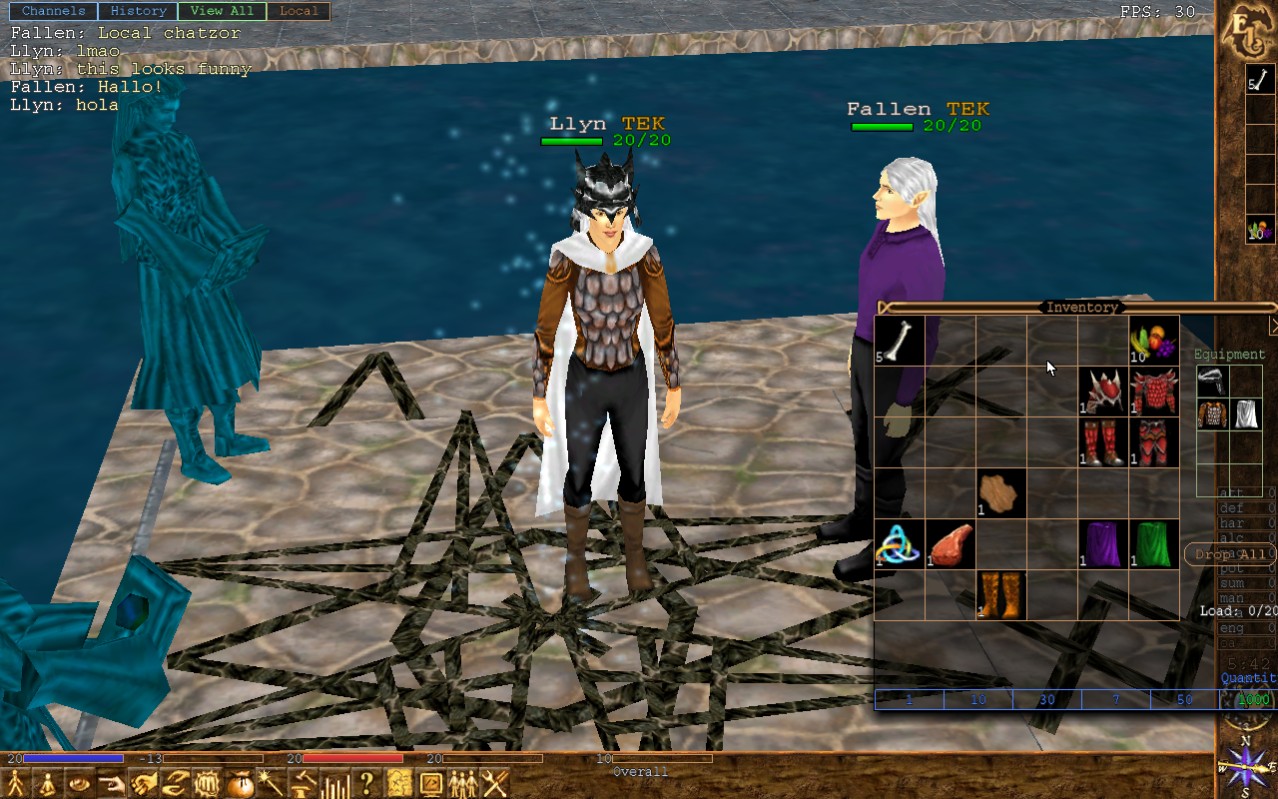Viewport: 1278px width, 799px height.
Task: Click the Drop All button
Action: [1229, 554]
